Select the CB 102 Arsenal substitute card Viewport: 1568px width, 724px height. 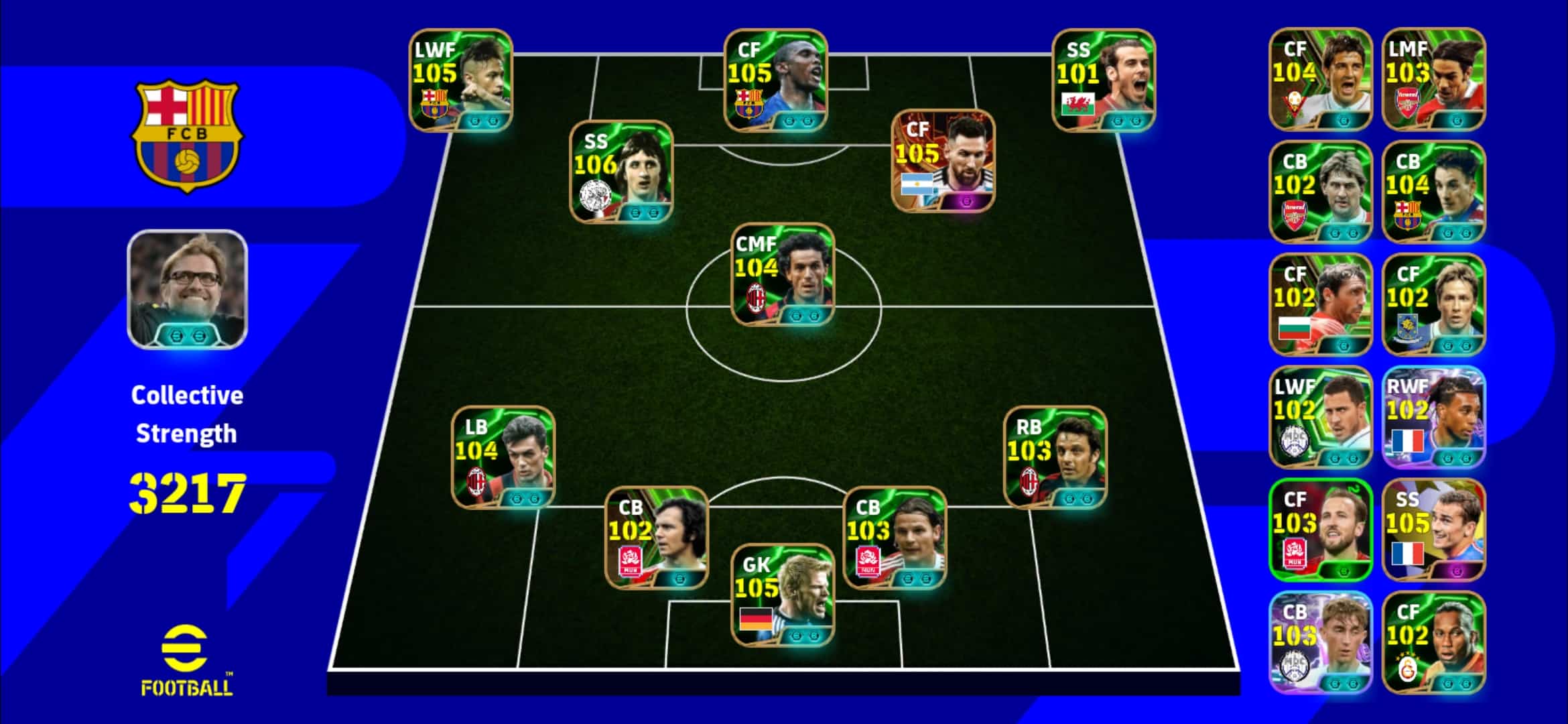pos(1320,192)
